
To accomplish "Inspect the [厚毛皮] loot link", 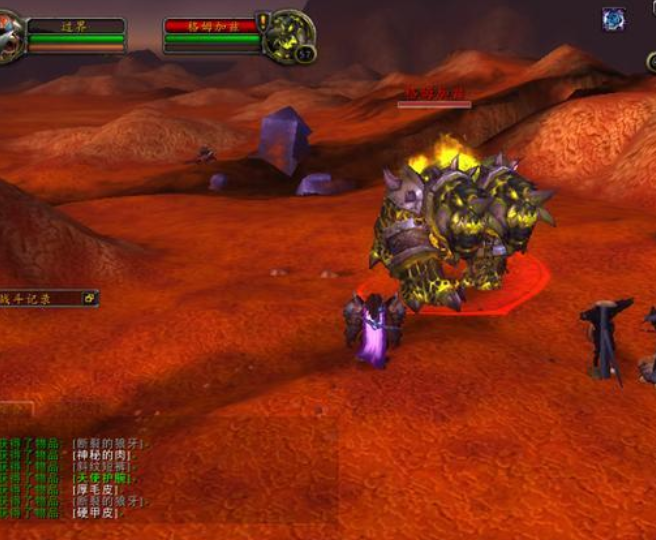I will tap(98, 490).
